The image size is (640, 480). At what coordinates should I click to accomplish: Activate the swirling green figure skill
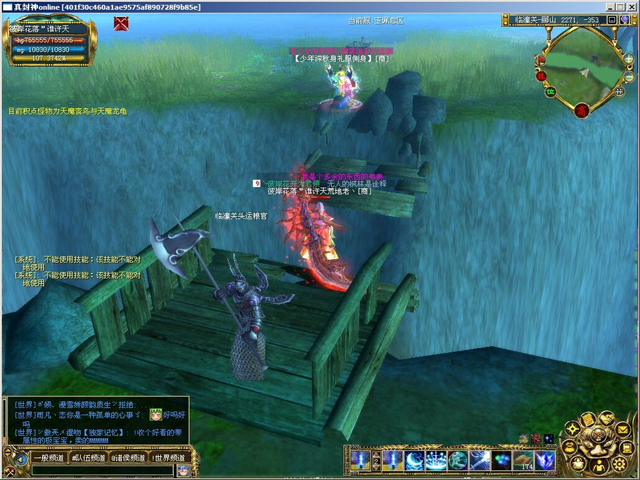pos(458,460)
